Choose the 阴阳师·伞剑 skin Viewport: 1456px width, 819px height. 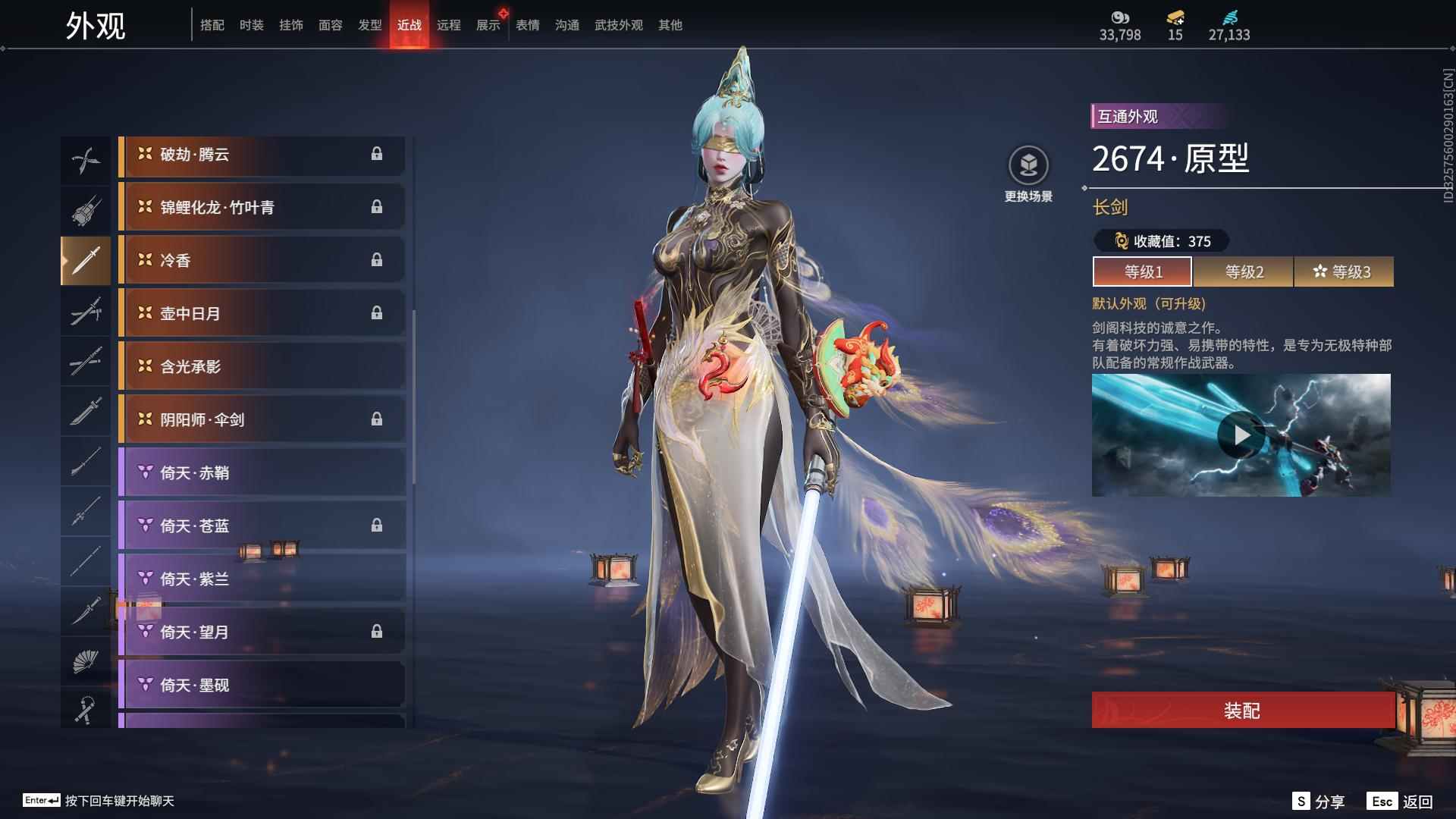coord(262,420)
